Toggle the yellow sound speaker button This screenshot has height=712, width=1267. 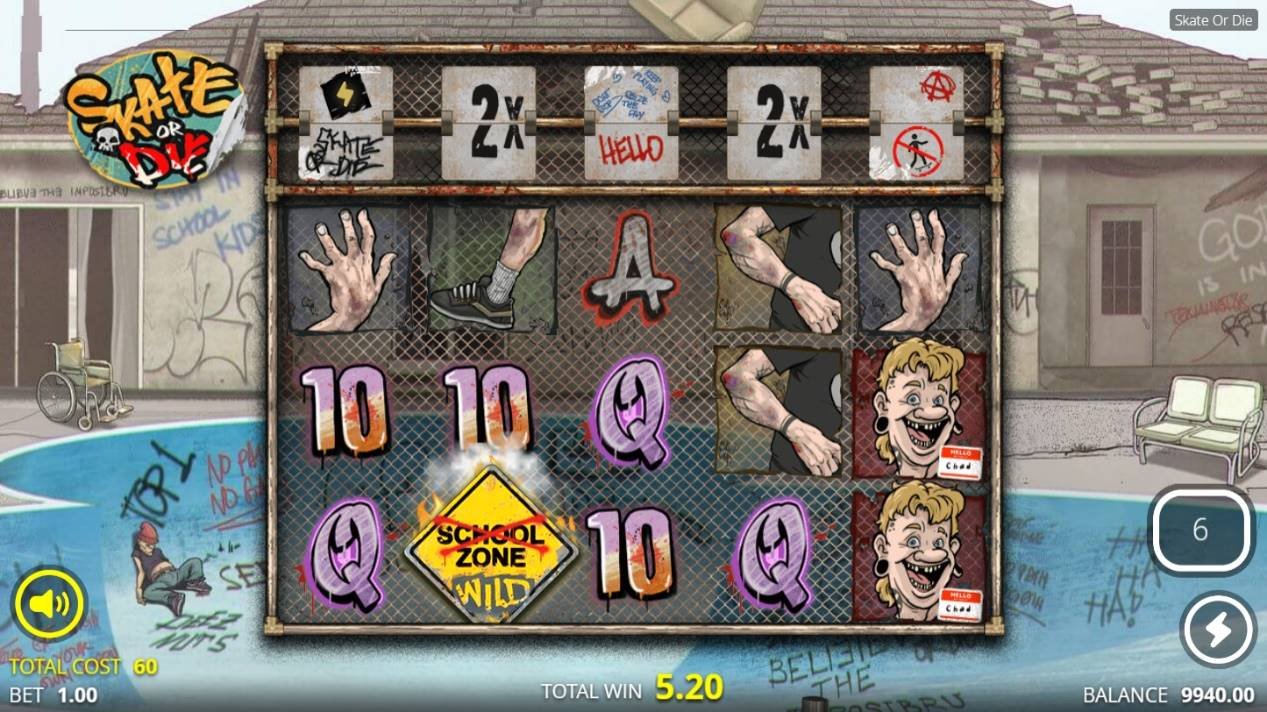pyautogui.click(x=49, y=603)
